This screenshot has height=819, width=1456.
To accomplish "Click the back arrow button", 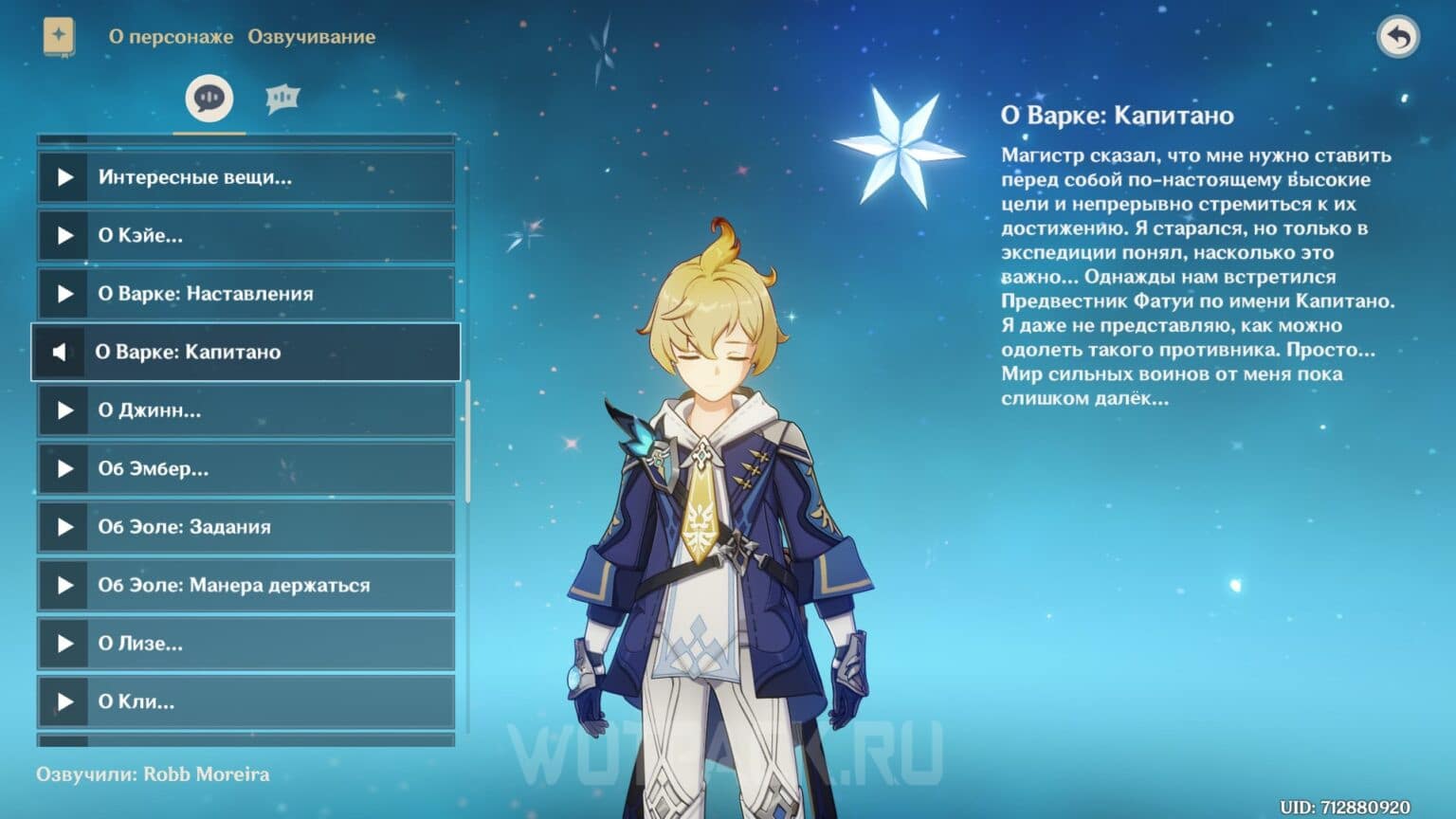I will (1397, 37).
